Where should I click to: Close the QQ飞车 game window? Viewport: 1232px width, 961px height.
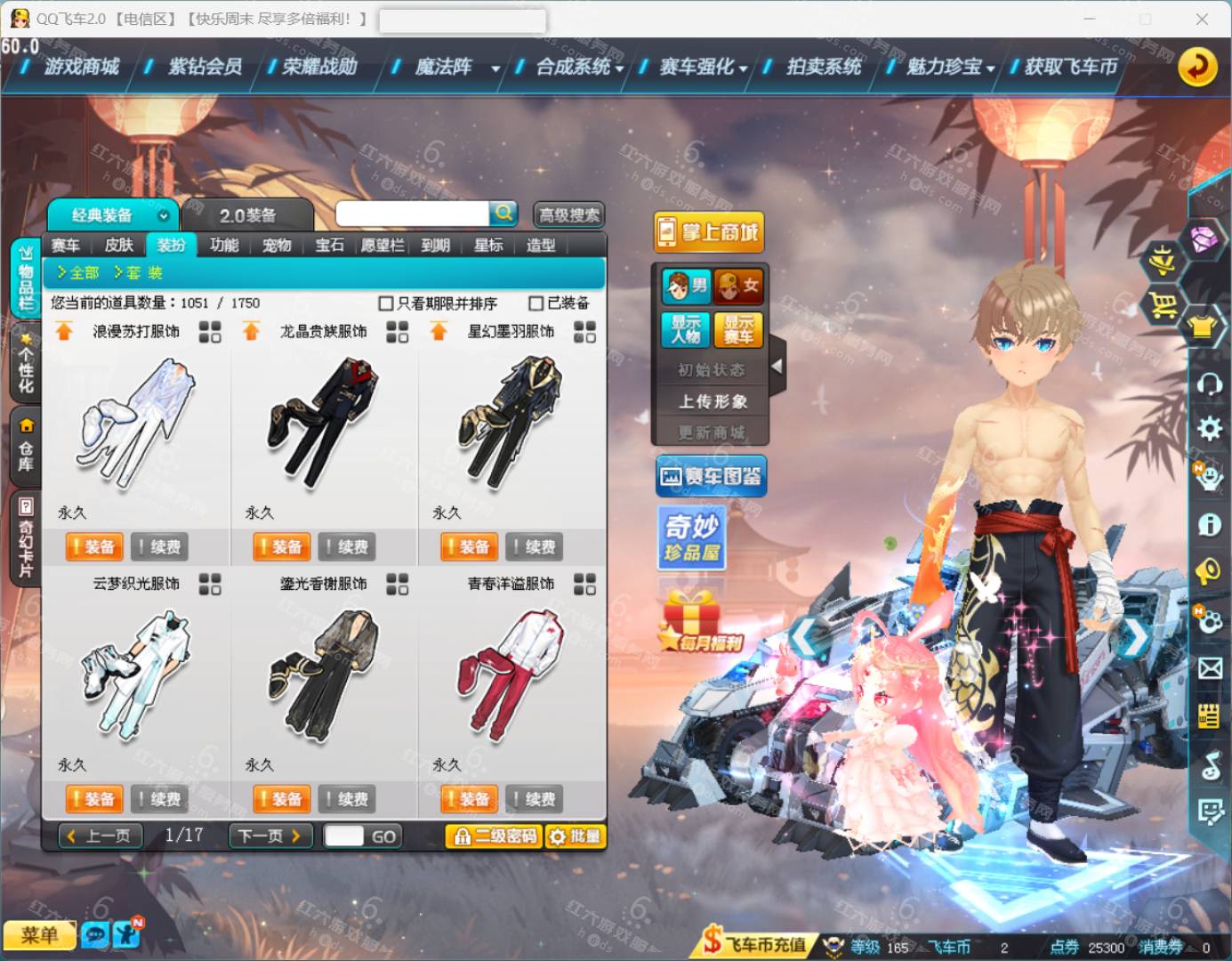[1202, 19]
